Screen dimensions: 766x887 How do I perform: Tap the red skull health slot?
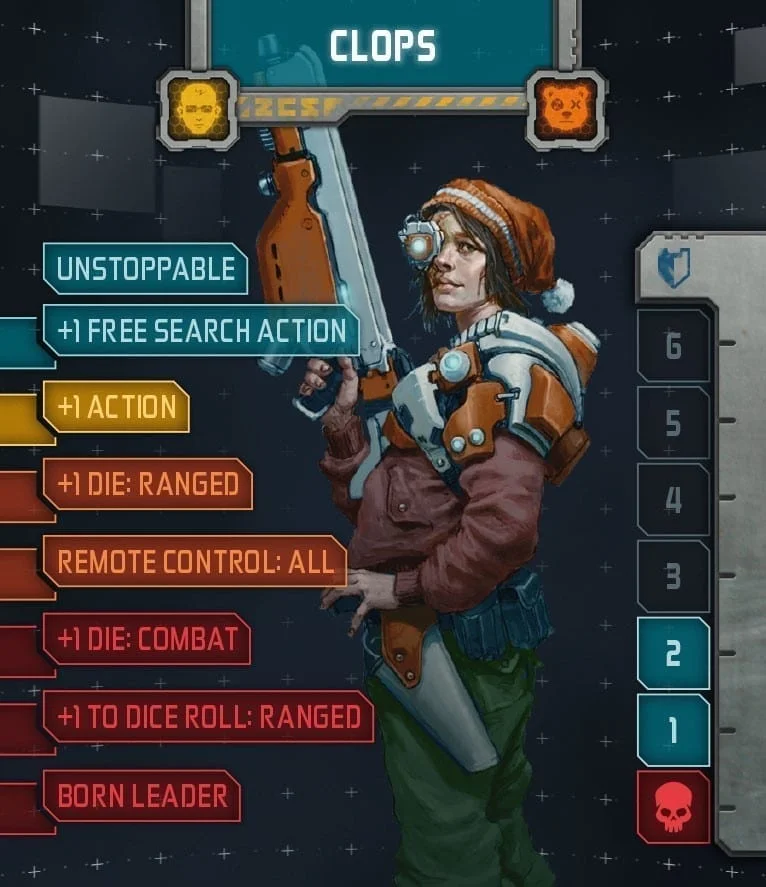click(673, 807)
